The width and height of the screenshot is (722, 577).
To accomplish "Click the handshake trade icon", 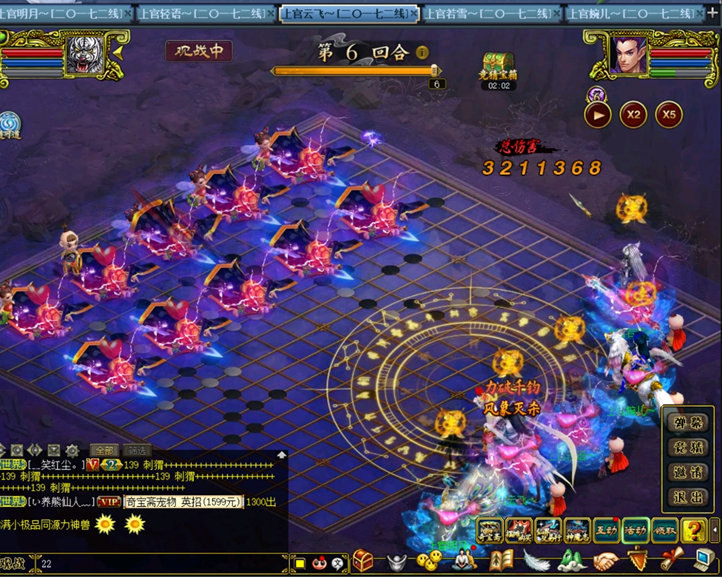I will 607,562.
